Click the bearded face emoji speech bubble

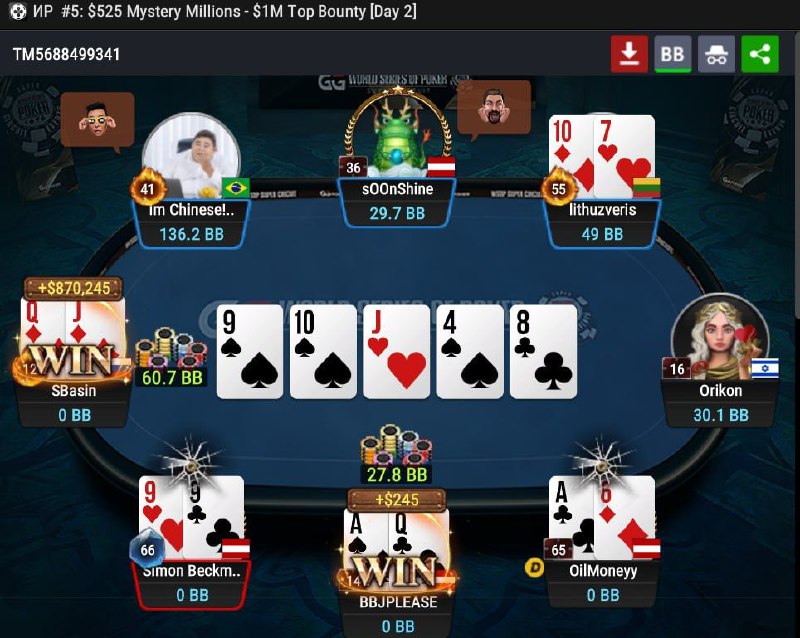[494, 108]
